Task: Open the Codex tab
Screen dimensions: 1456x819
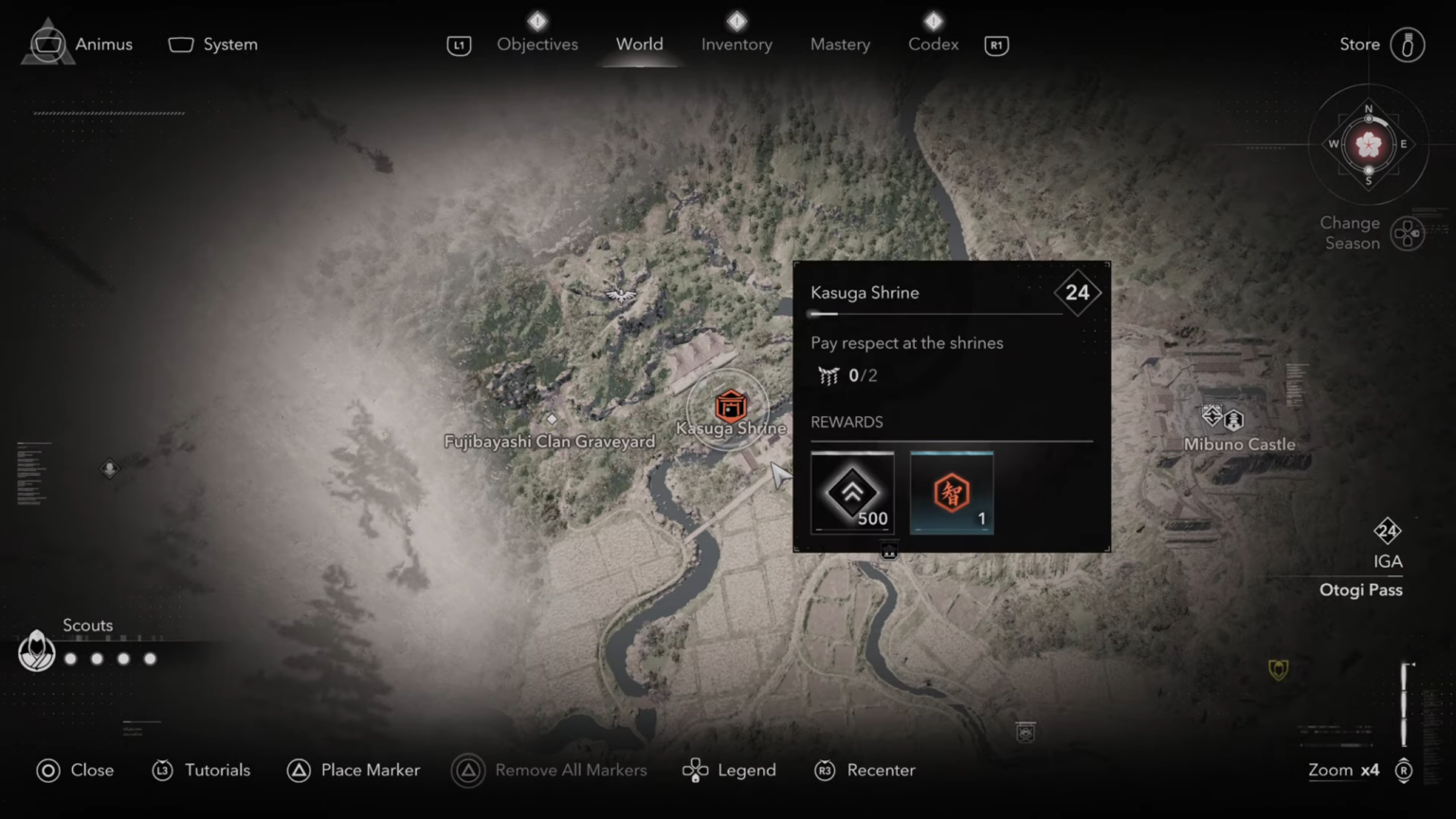Action: click(x=933, y=44)
